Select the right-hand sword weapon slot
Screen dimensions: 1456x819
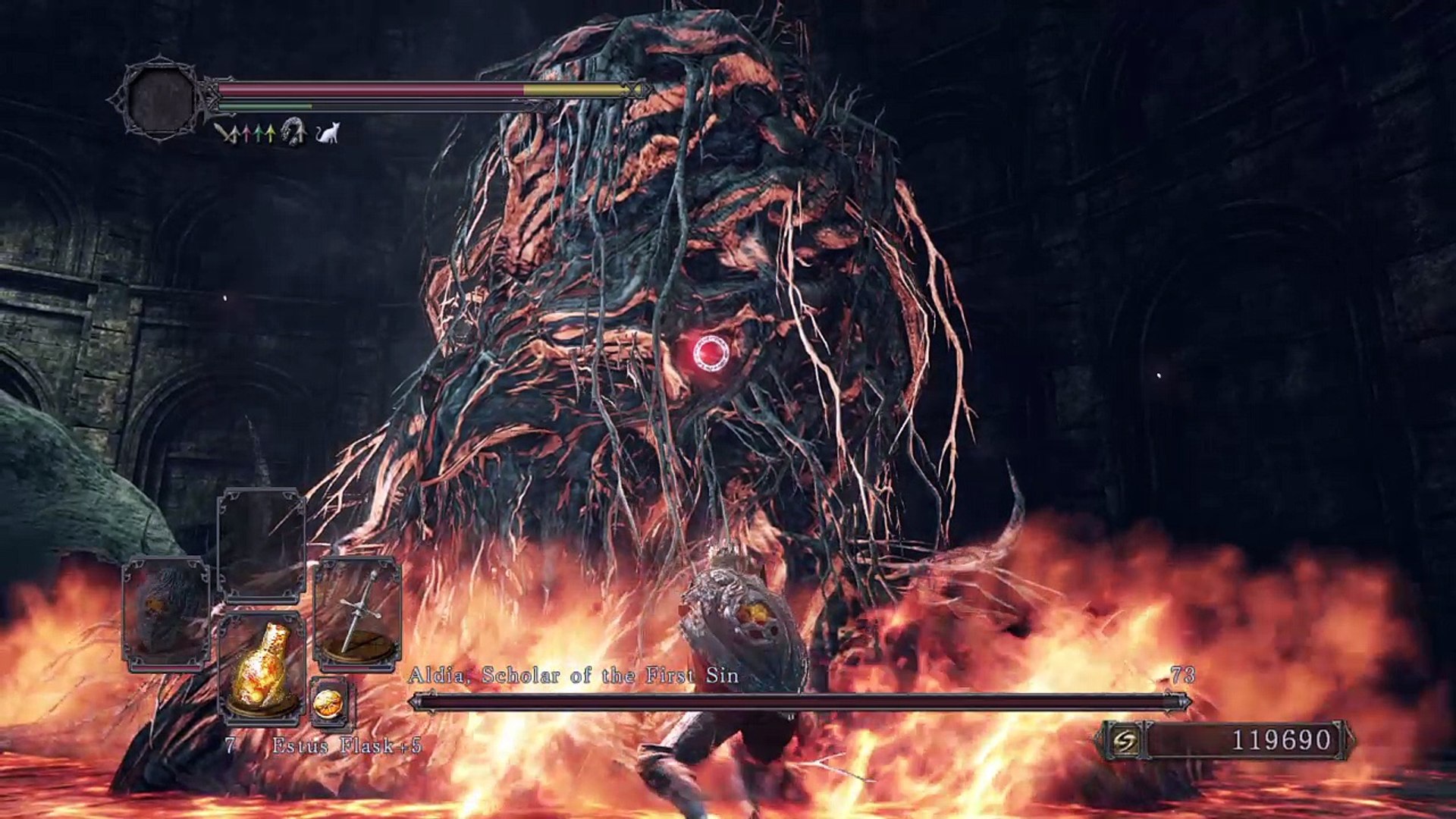pyautogui.click(x=357, y=614)
